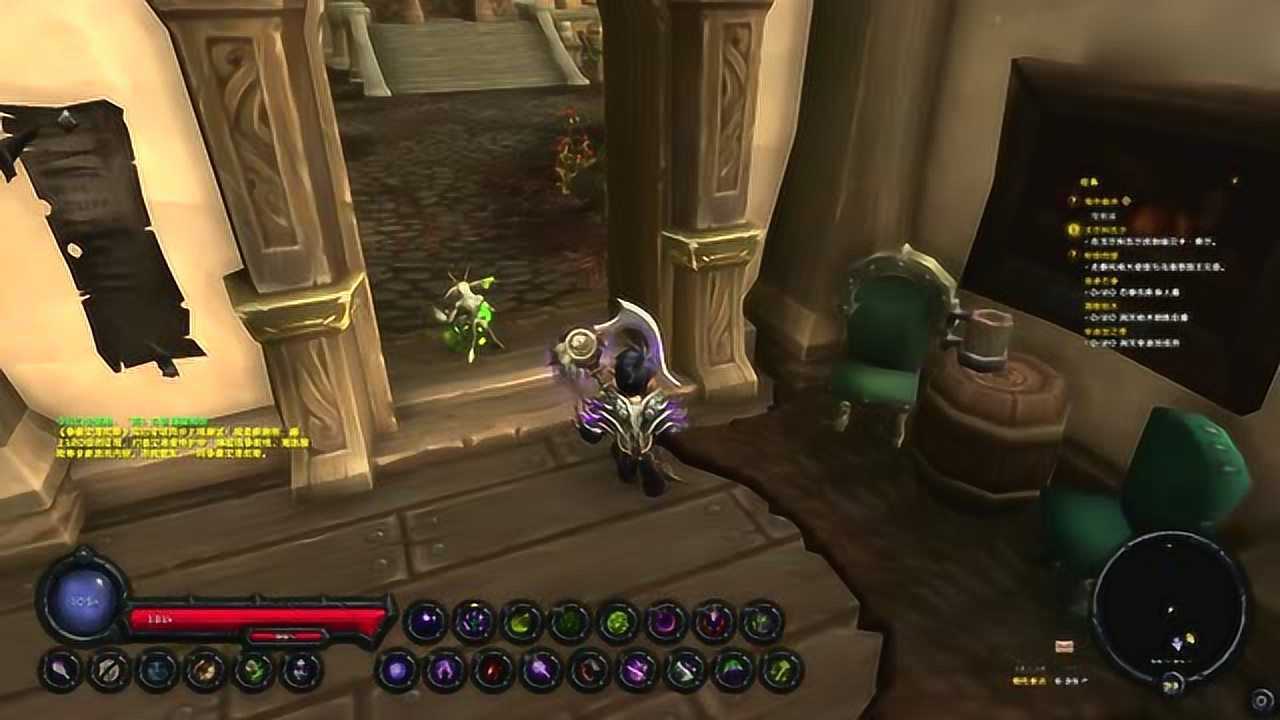
Task: Activate the orange-brown ability icon
Action: pos(206,670)
